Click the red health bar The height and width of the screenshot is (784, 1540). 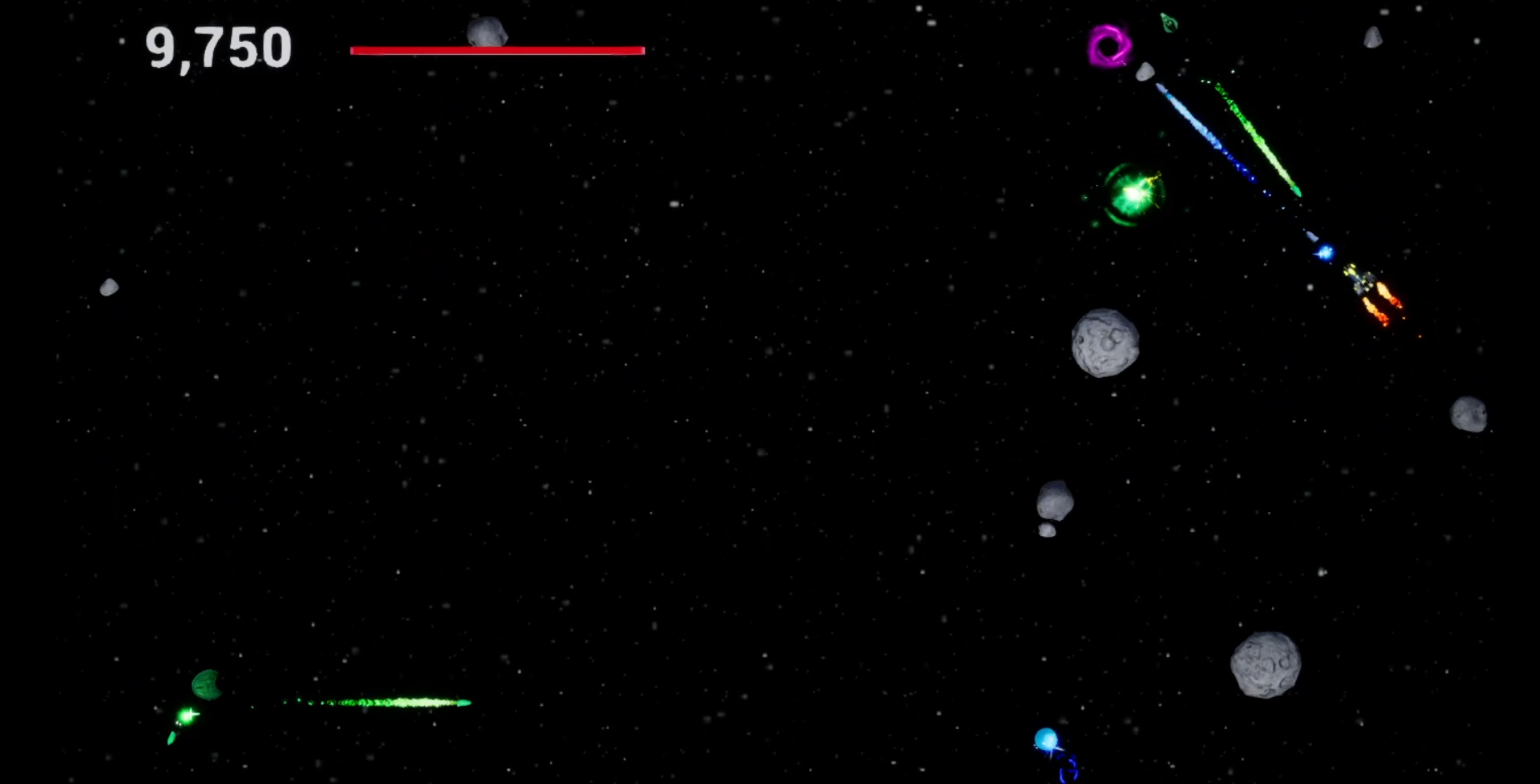497,50
